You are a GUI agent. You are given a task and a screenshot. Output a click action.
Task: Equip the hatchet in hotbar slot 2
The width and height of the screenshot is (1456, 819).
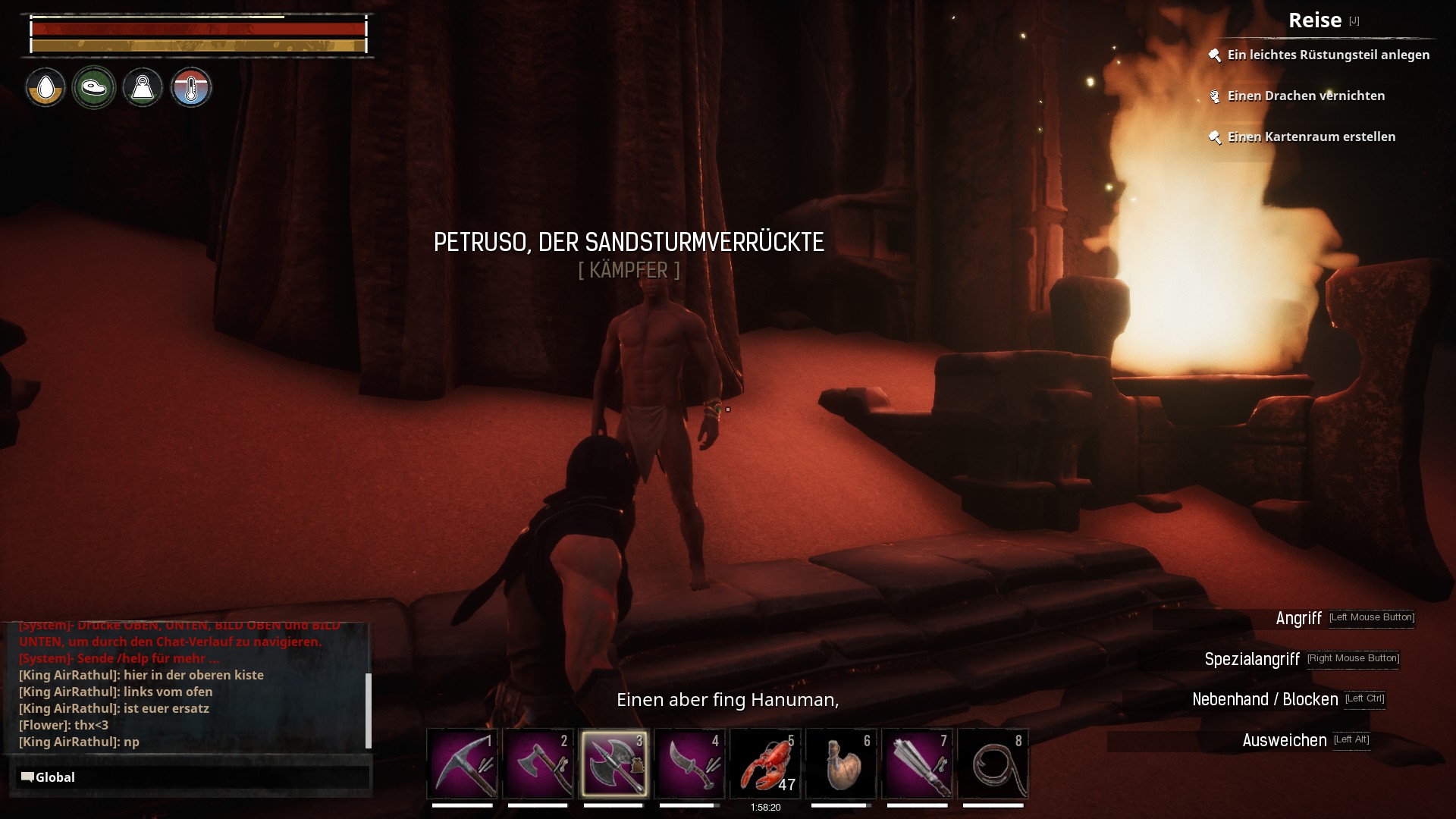click(538, 763)
